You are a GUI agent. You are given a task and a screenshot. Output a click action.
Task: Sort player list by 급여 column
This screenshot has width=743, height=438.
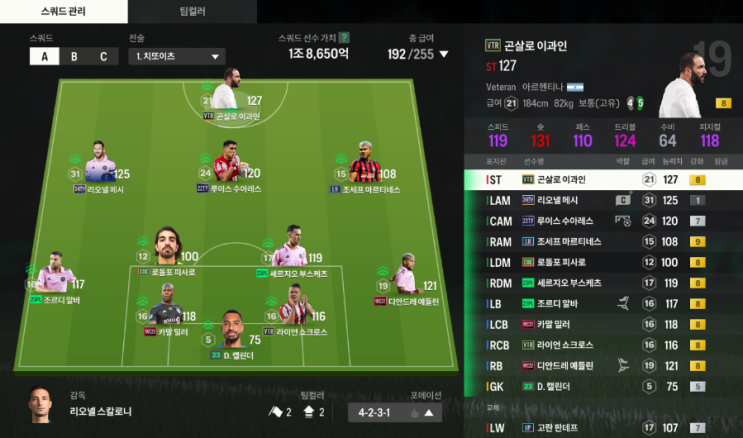coord(648,160)
